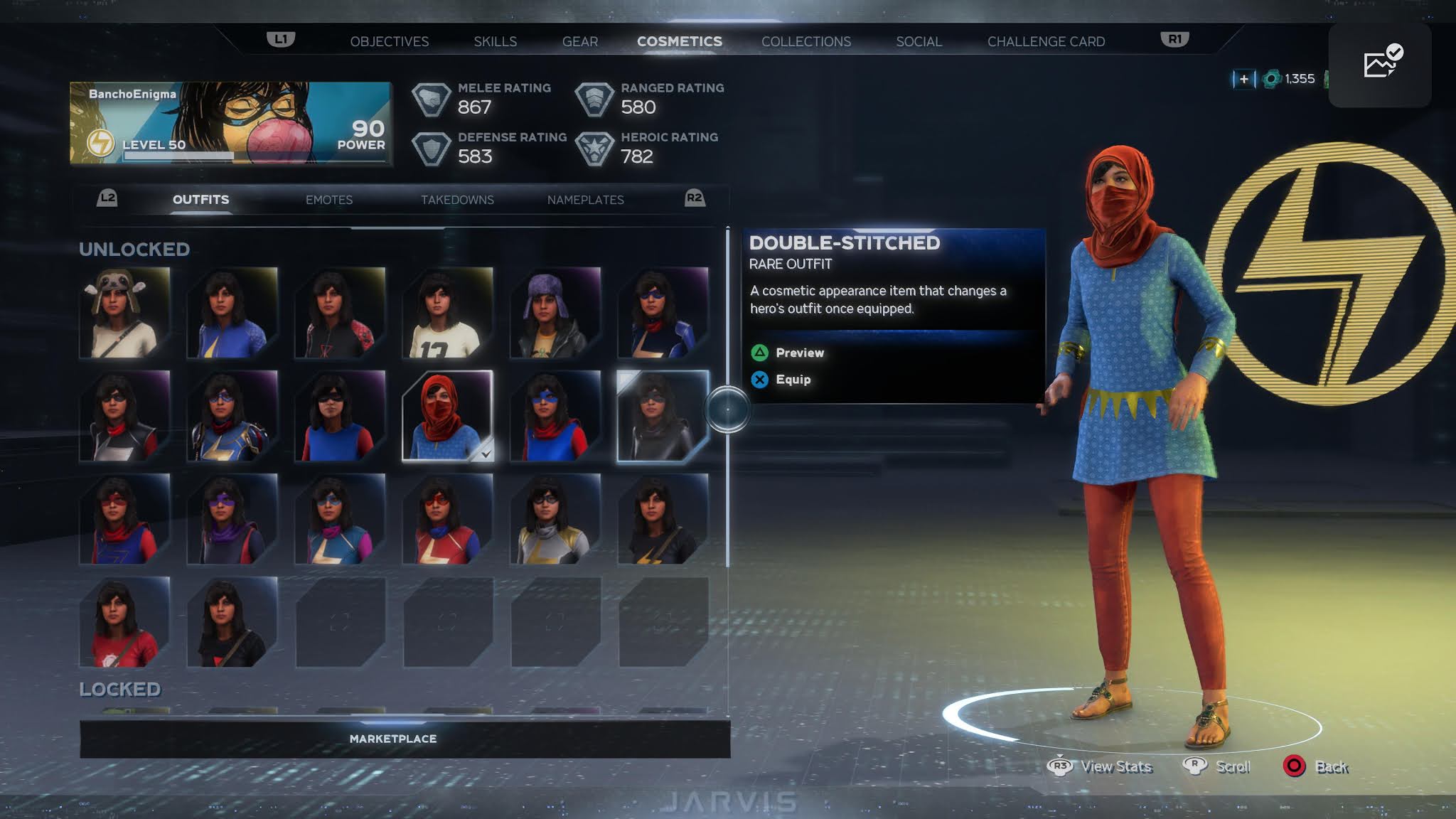Open the screenshot saved notification
Image resolution: width=1456 pixels, height=819 pixels.
pos(1379,65)
